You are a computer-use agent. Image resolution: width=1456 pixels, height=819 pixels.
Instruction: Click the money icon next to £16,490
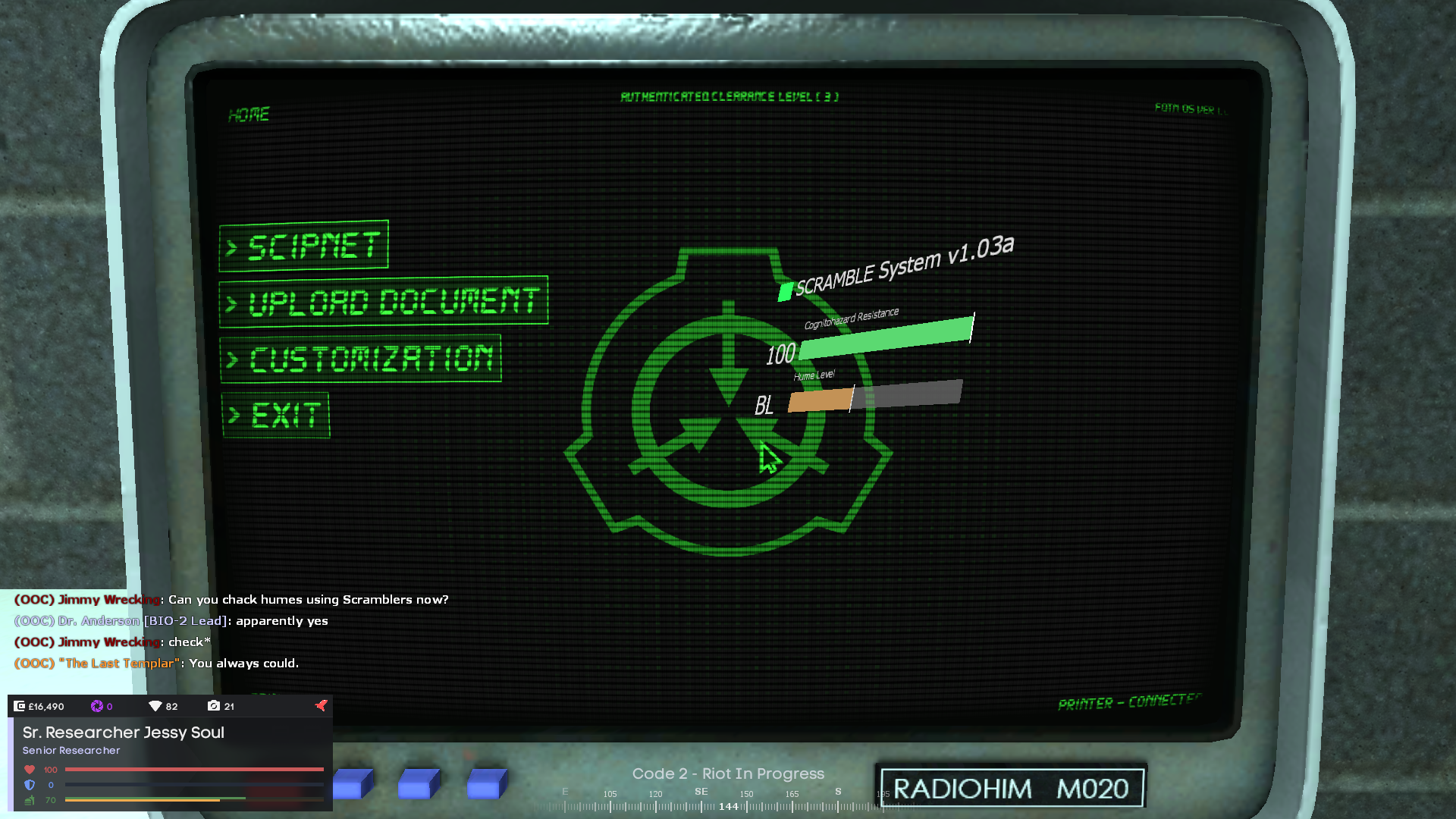(x=19, y=706)
